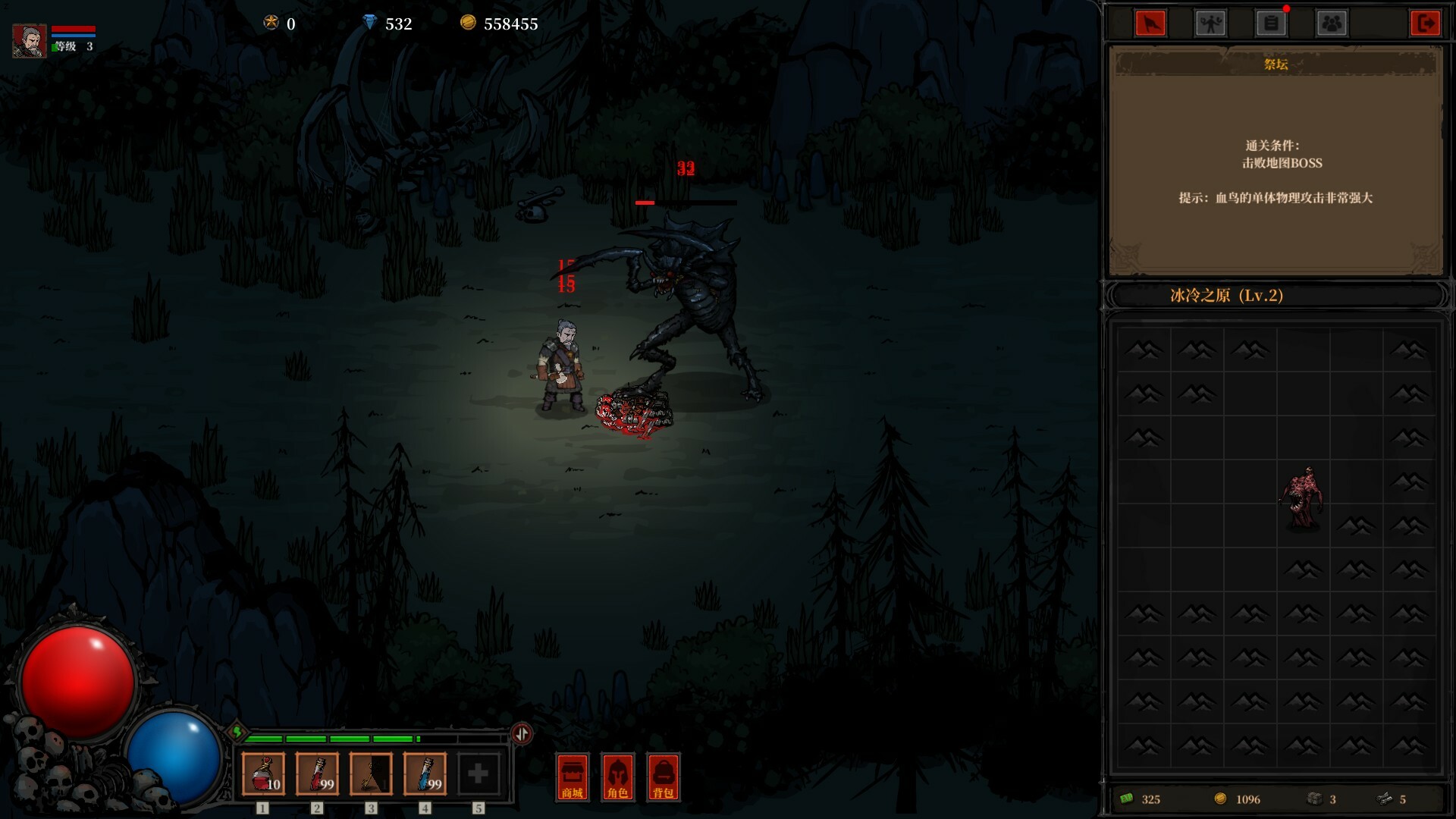1456x819 pixels.
Task: Use the blue vial in hotbar slot 4
Action: (425, 772)
